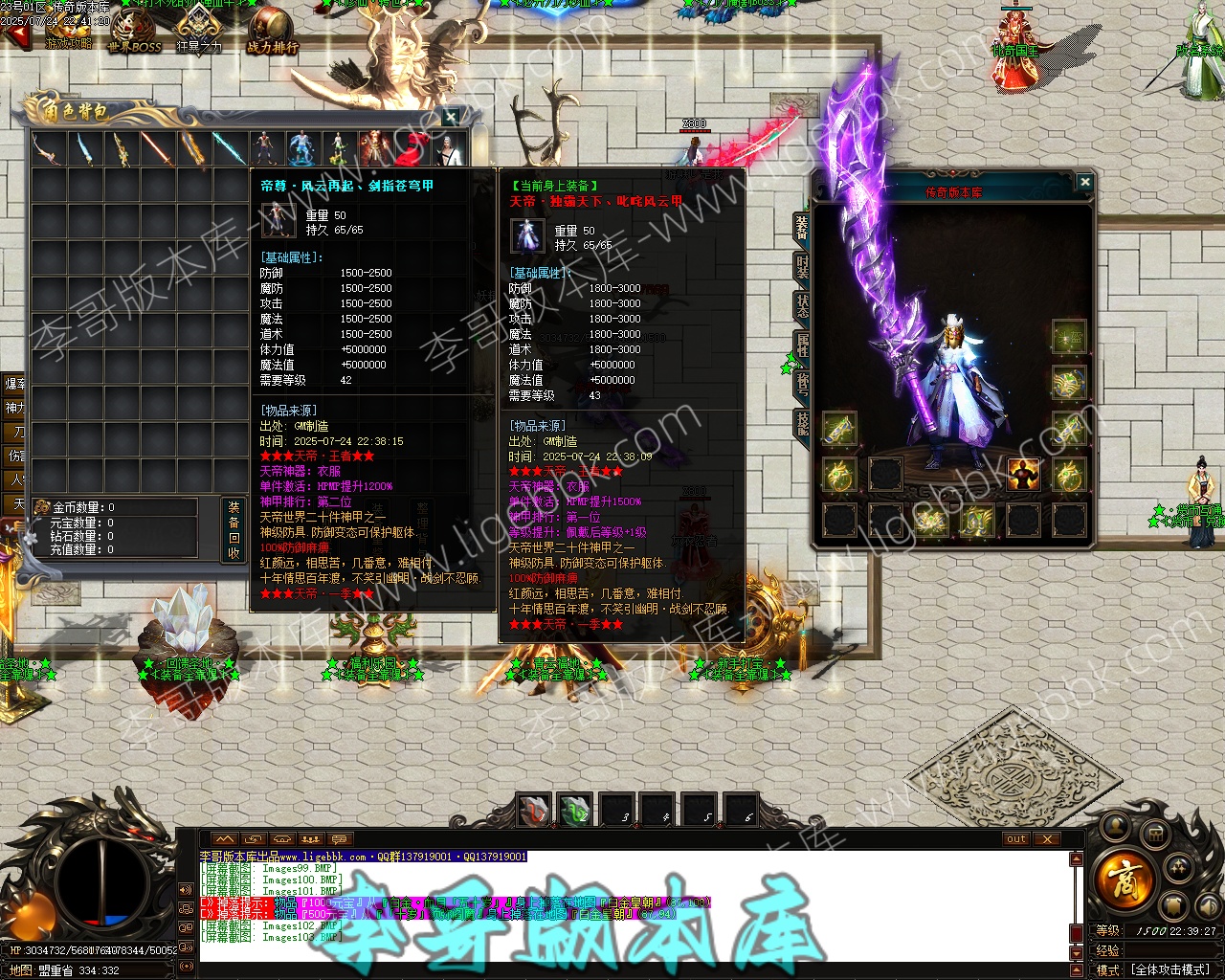The height and width of the screenshot is (980, 1225).
Task: Click the 装备回收 equipment recycle button
Action: tap(234, 529)
